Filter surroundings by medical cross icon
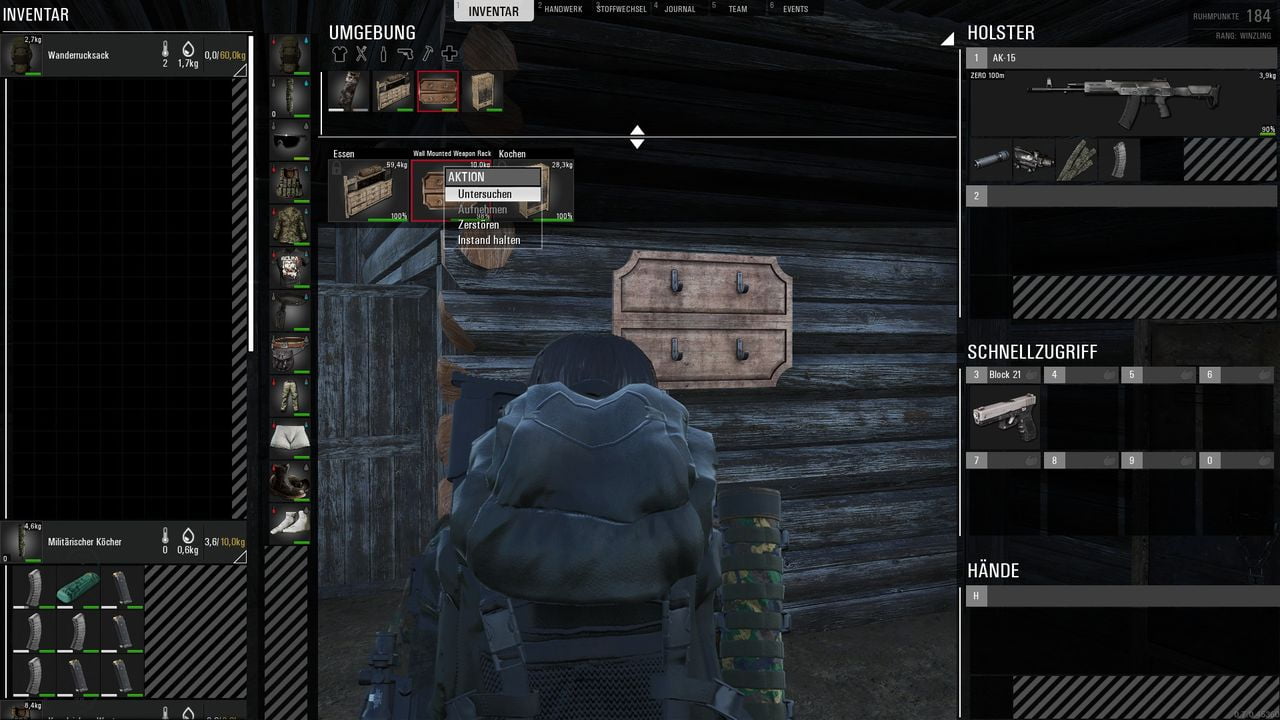Viewport: 1280px width, 720px height. click(x=449, y=54)
